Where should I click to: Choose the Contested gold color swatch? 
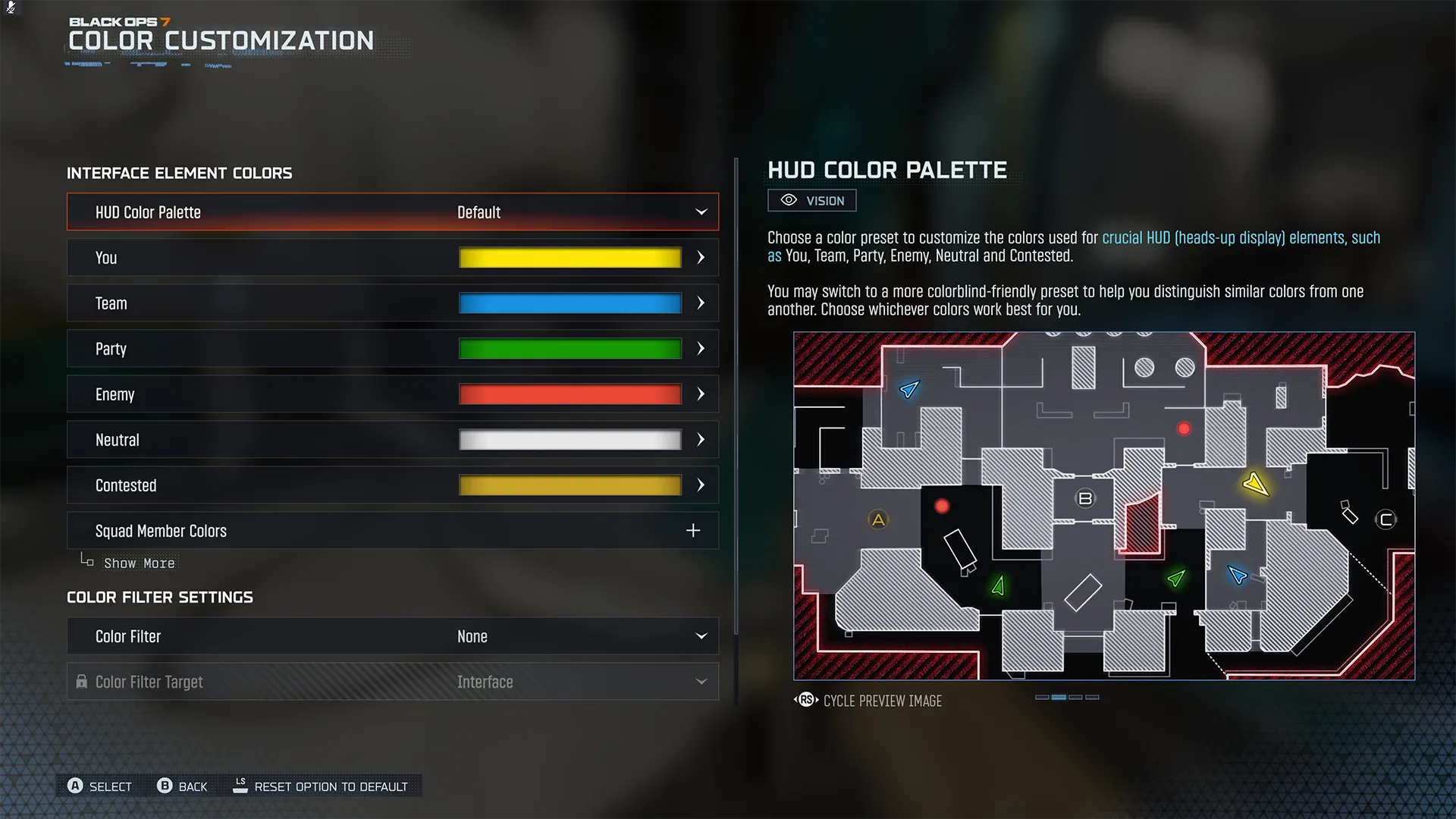(570, 485)
